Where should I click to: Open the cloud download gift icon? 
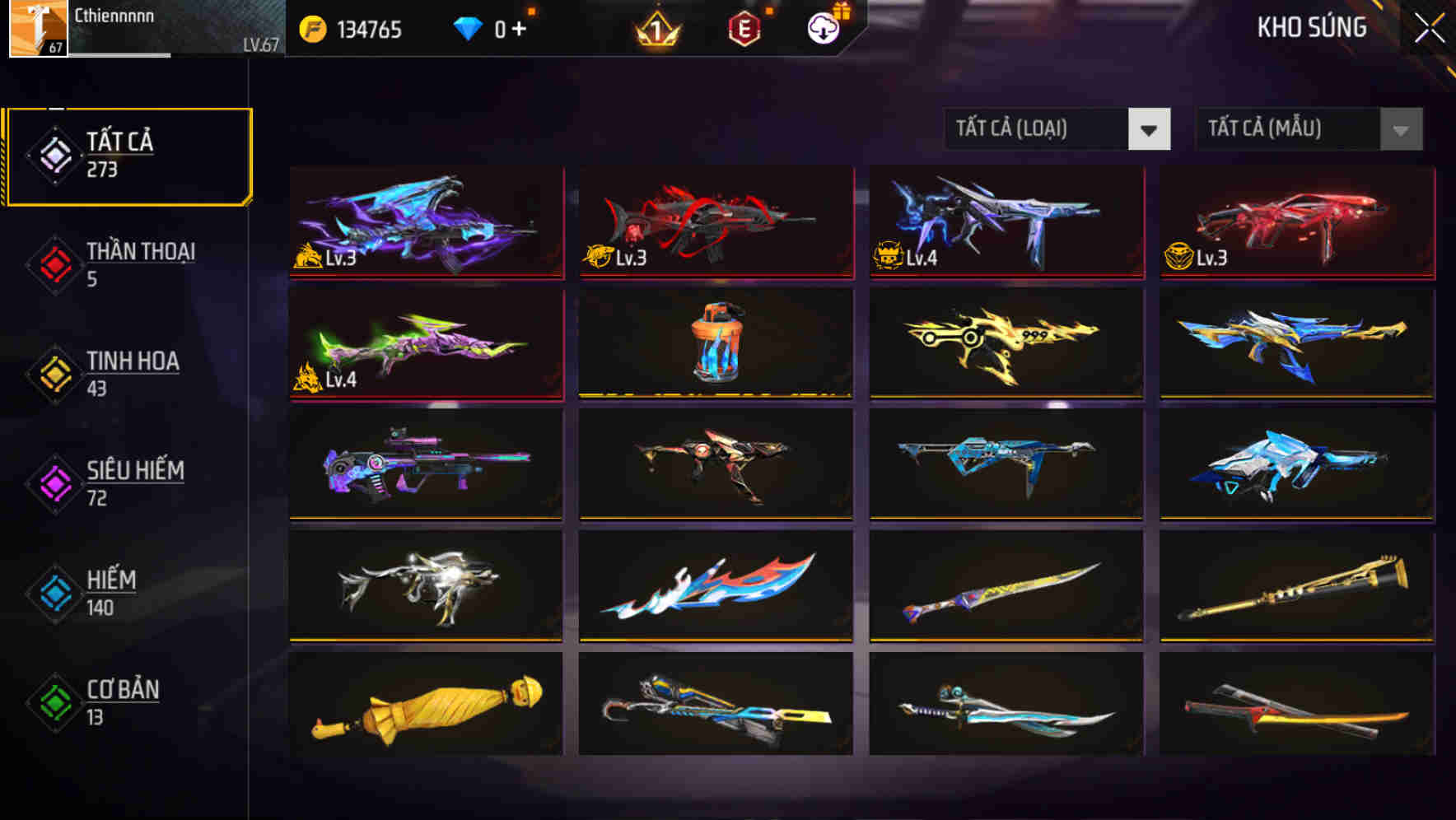coord(822,27)
